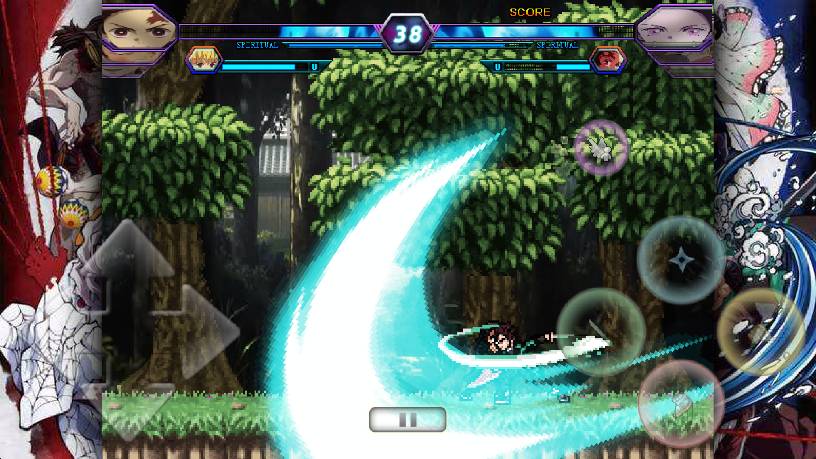Tap the right arrow on the d-pad
Viewport: 816px width, 459px height.
pyautogui.click(x=206, y=332)
